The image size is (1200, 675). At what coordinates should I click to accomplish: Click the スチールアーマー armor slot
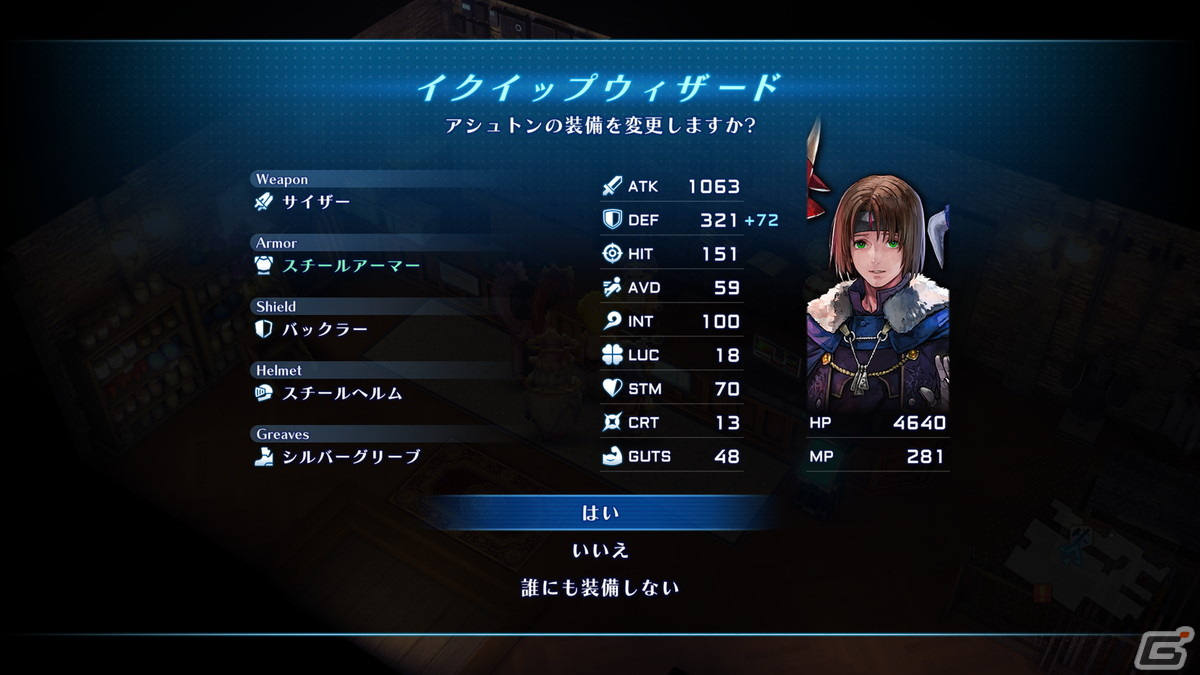350,266
